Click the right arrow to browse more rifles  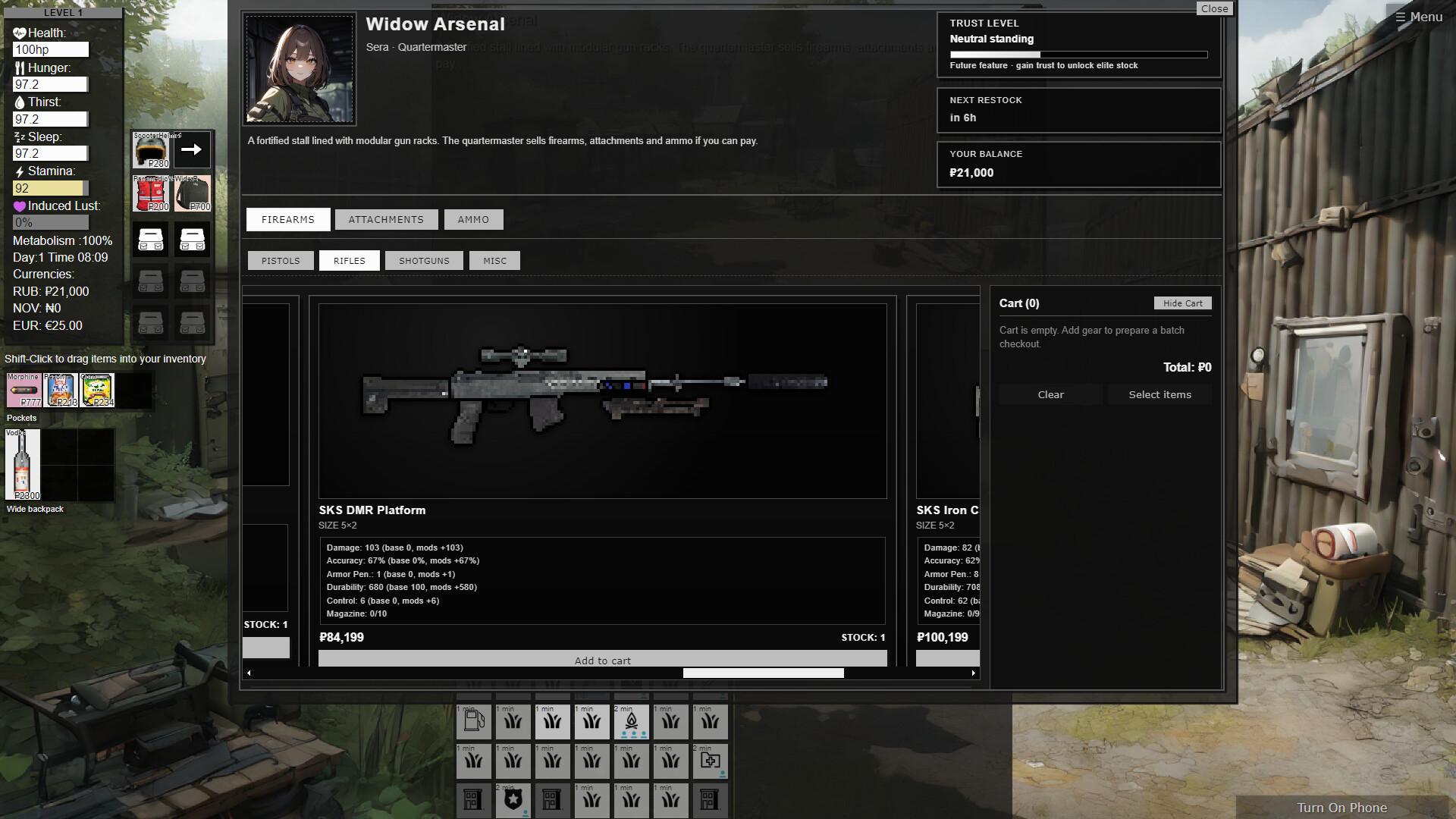coord(974,673)
